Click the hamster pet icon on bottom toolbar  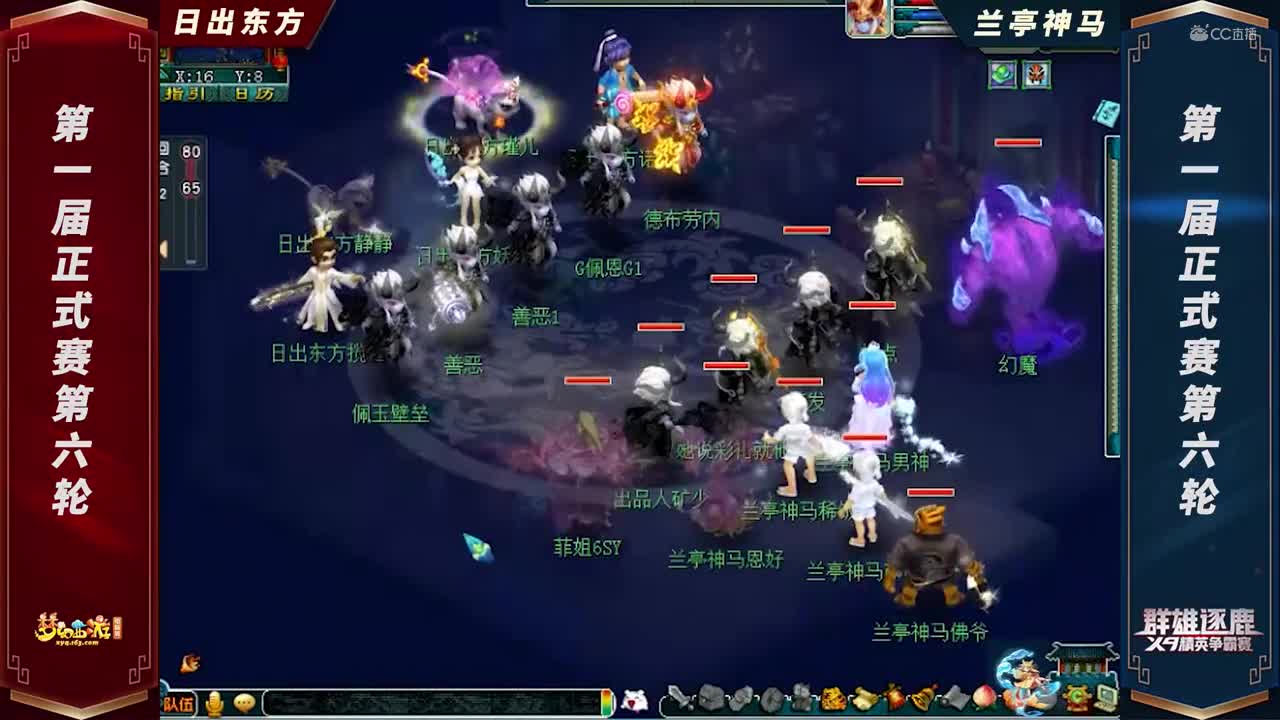[x=636, y=700]
